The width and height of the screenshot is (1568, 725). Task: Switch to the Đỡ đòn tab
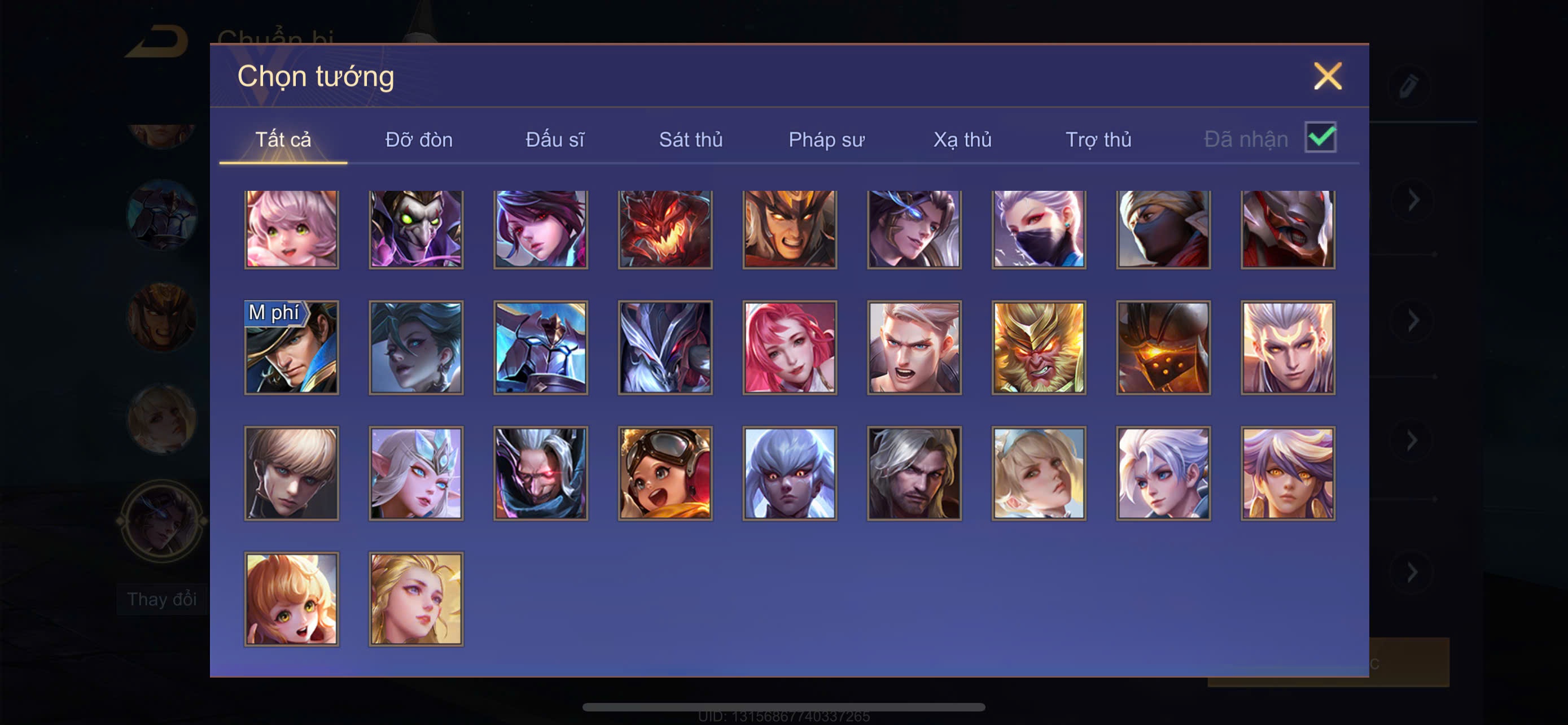(x=419, y=139)
